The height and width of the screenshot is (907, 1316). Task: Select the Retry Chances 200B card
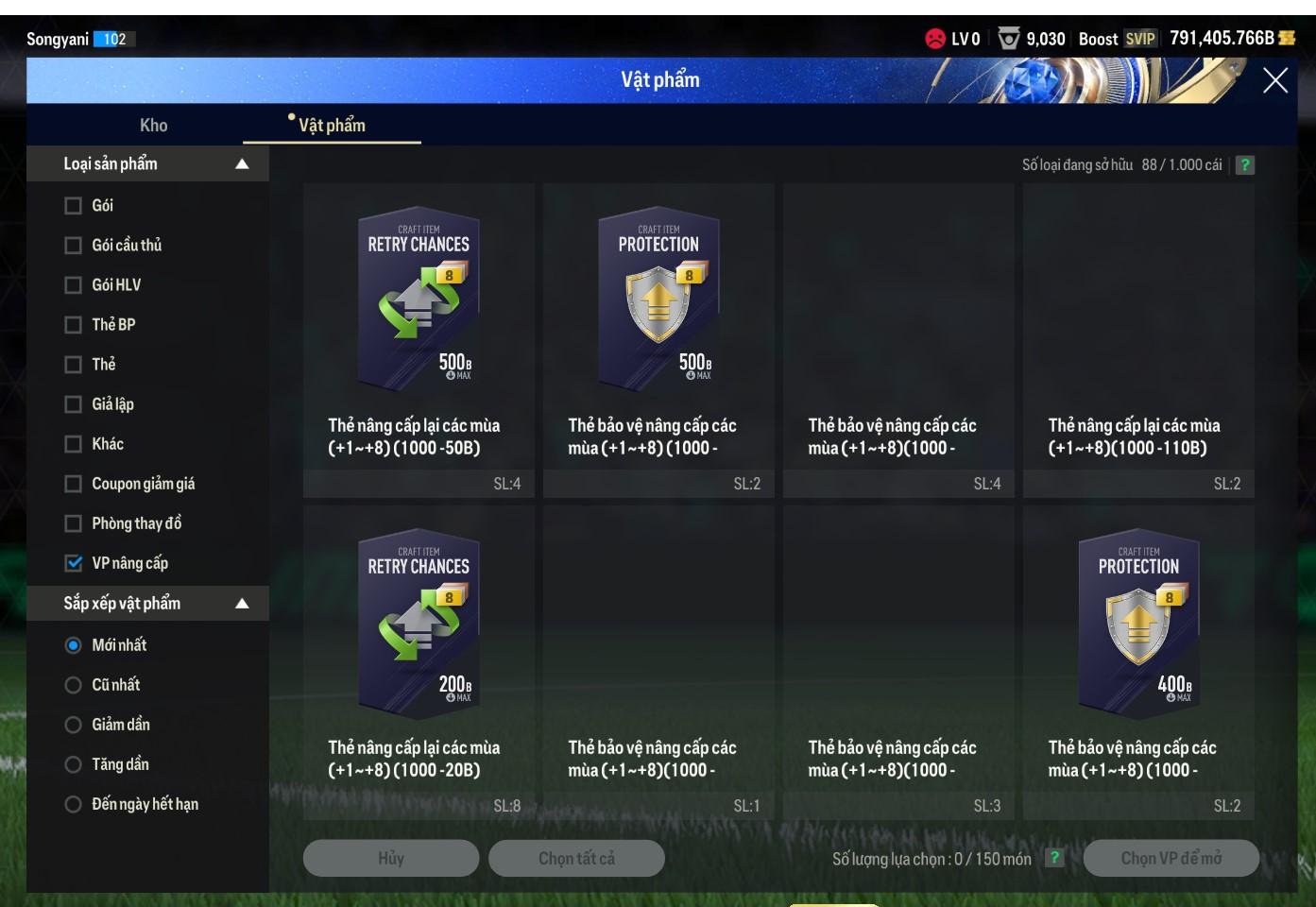pos(419,624)
